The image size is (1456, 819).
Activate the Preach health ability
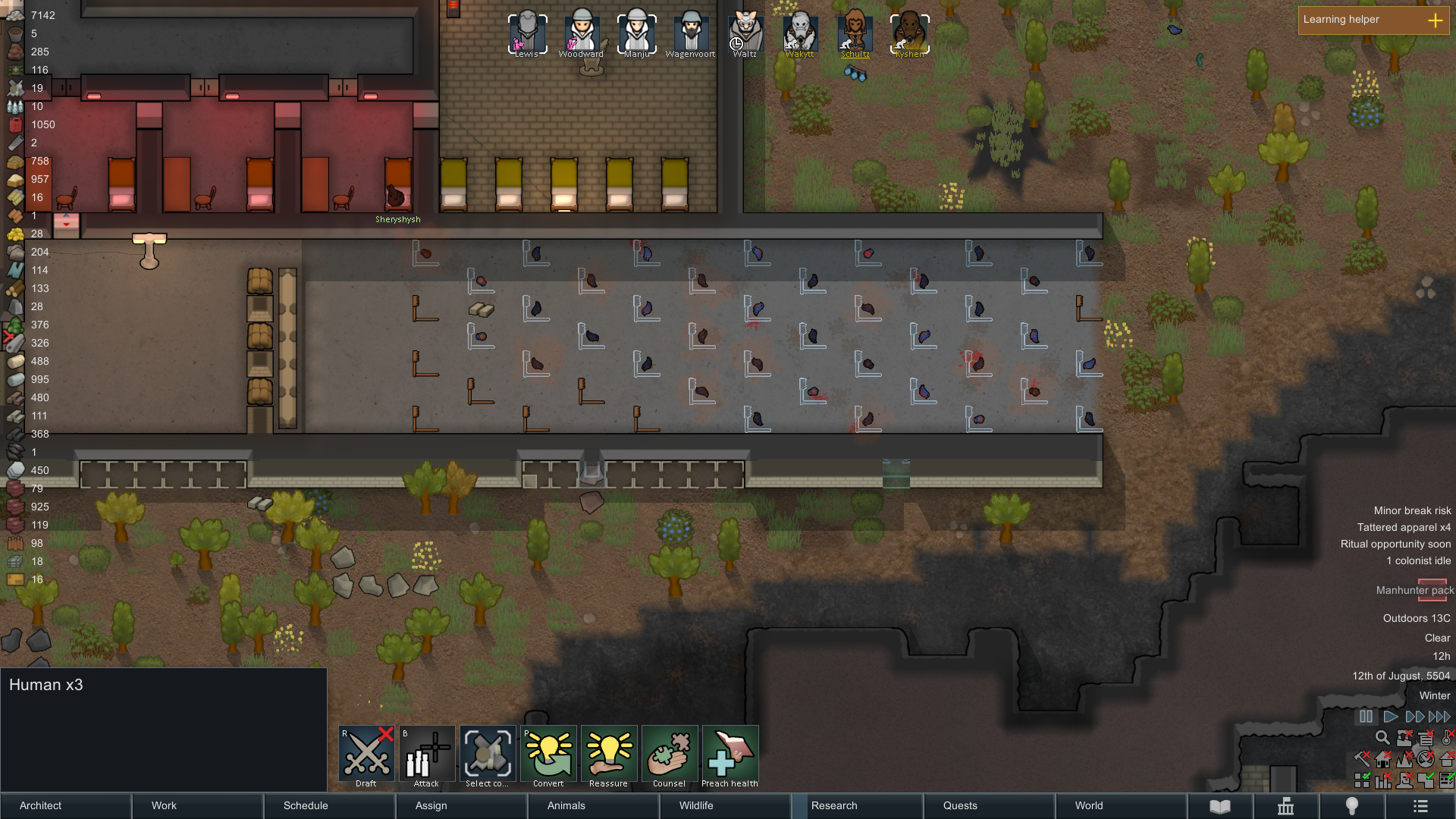[730, 754]
